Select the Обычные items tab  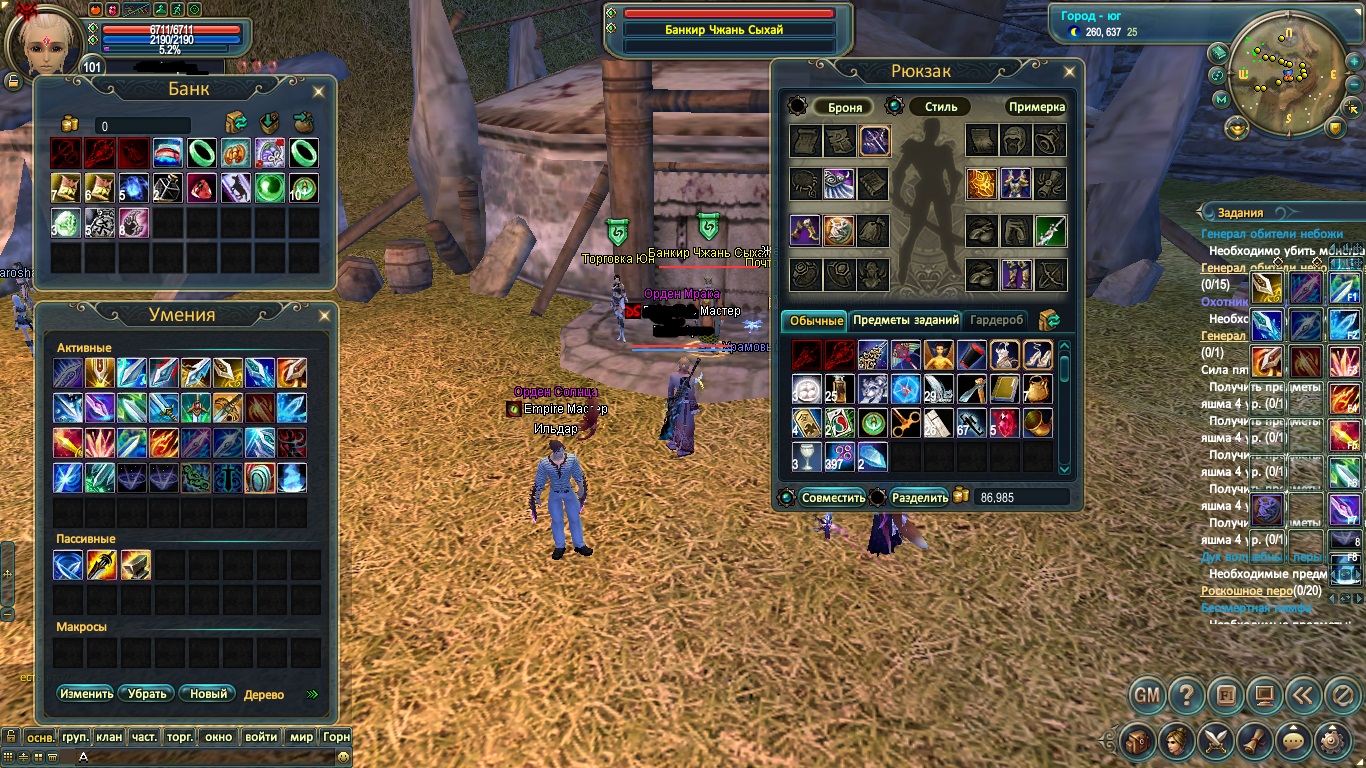tap(815, 320)
